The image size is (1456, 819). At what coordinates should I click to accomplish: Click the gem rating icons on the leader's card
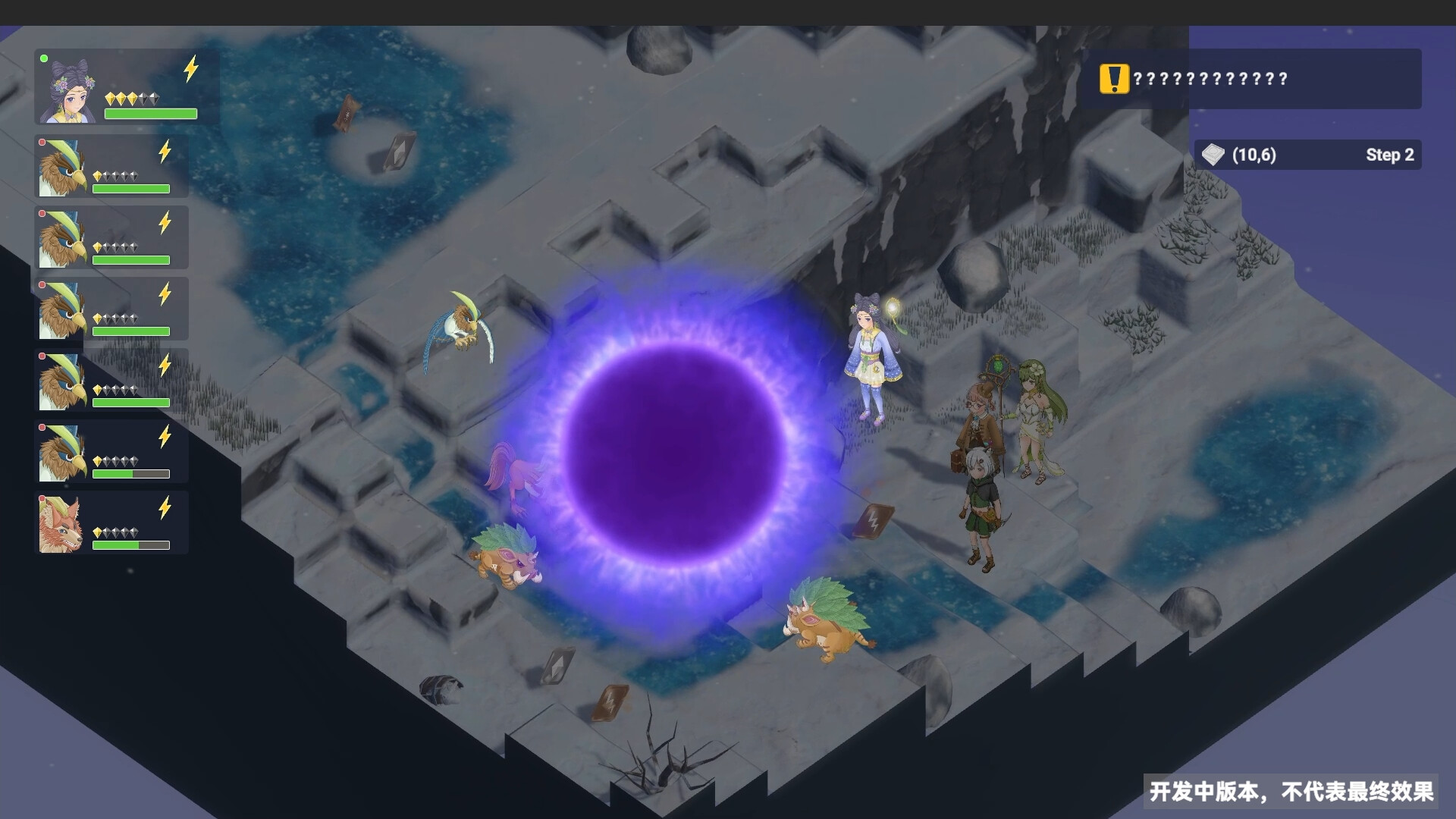[133, 97]
